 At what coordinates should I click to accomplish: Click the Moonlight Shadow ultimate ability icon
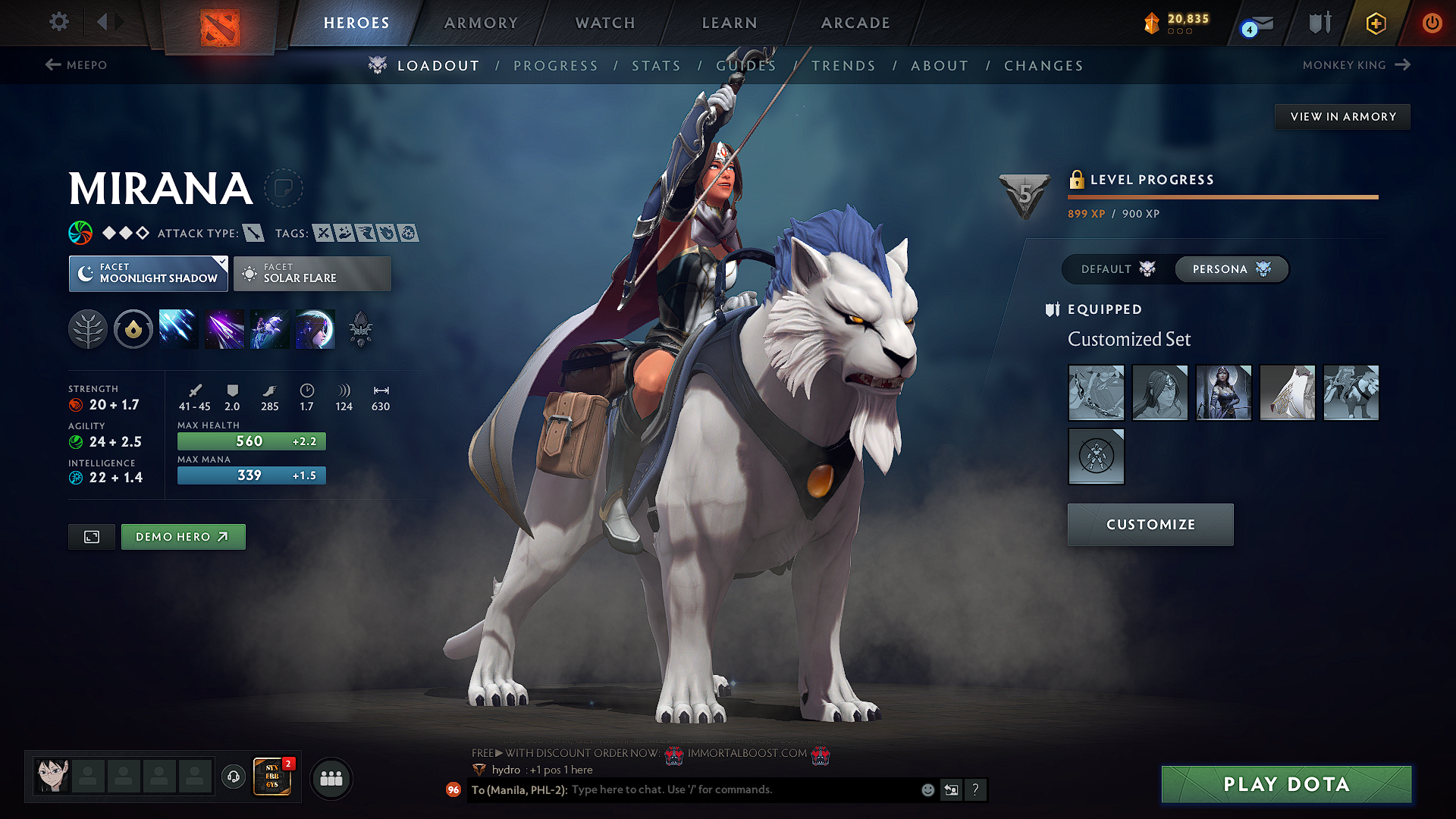click(x=315, y=328)
